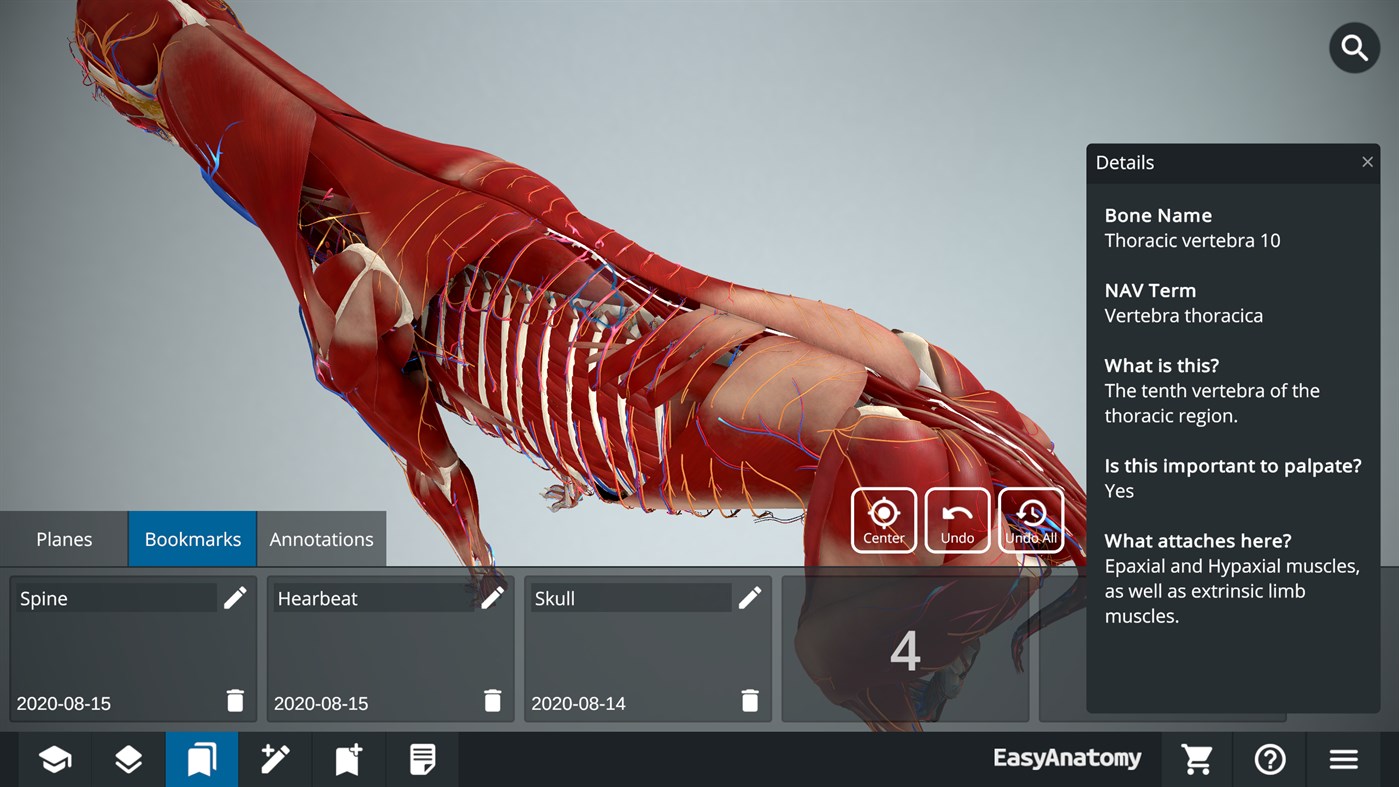The width and height of the screenshot is (1399, 787).
Task: Open the search tool
Action: click(x=1353, y=47)
